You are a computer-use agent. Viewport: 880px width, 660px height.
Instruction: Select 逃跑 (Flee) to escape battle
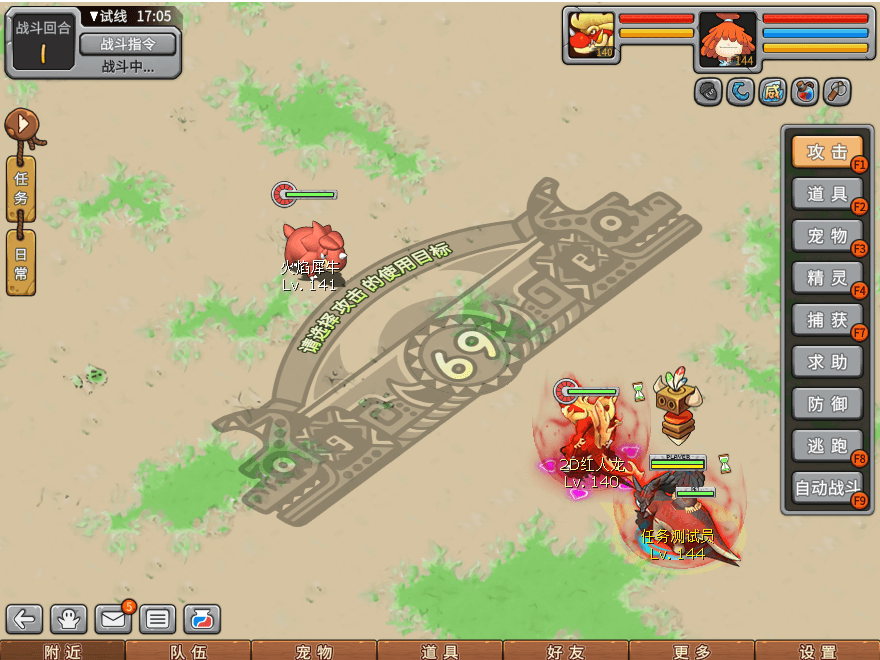point(827,445)
